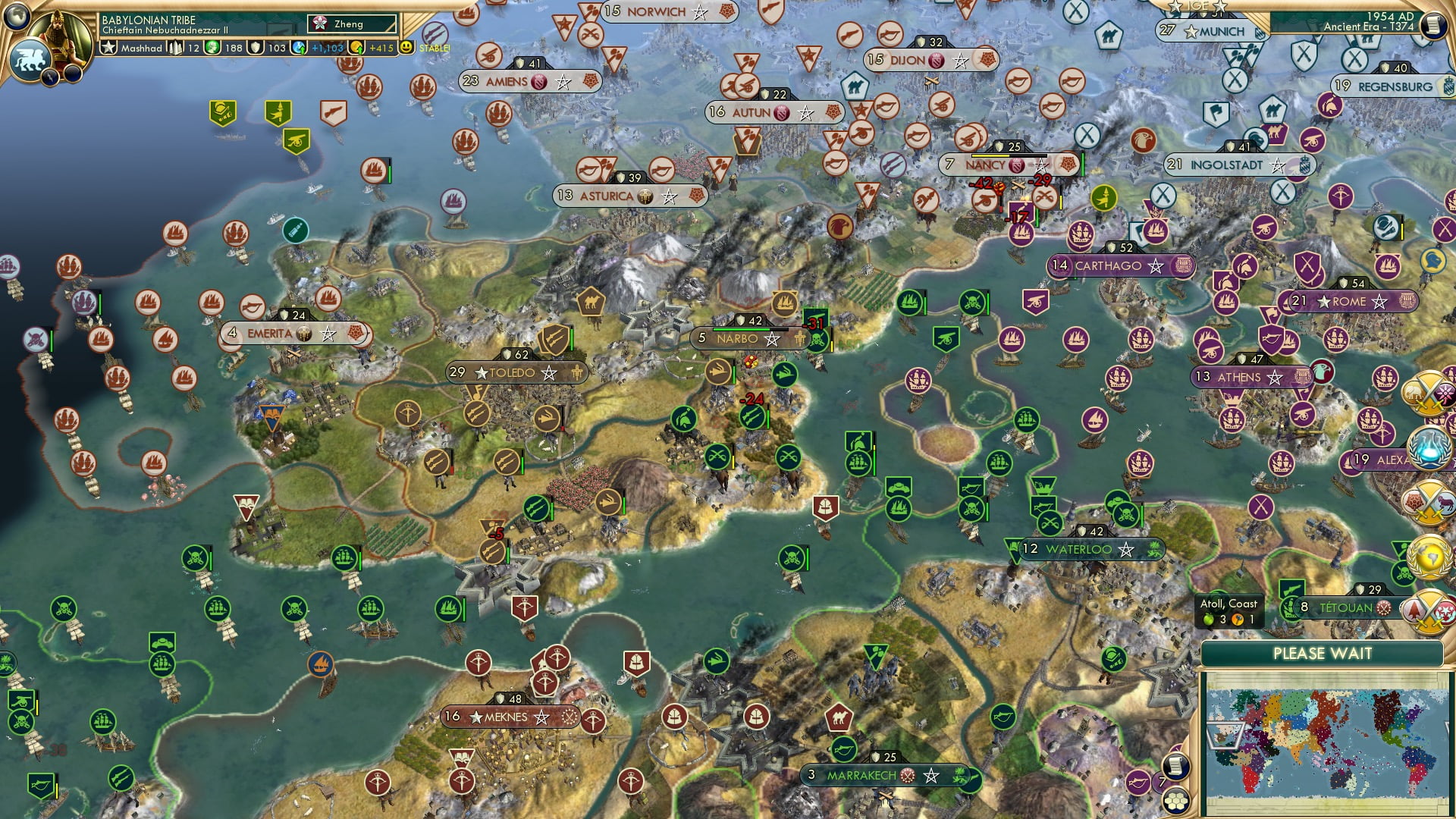The width and height of the screenshot is (1456, 819).
Task: Select the Narbo city banner
Action: [x=739, y=338]
